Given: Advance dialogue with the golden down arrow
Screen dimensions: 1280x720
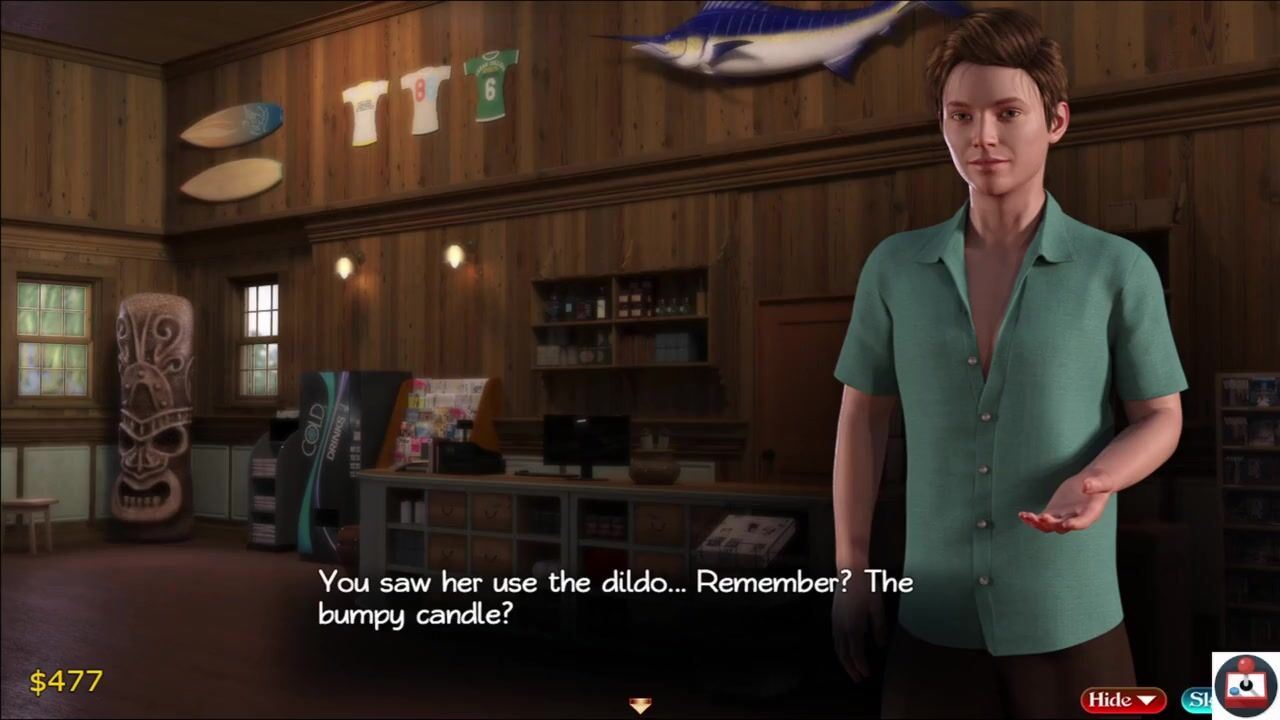Looking at the screenshot, I should [x=640, y=705].
